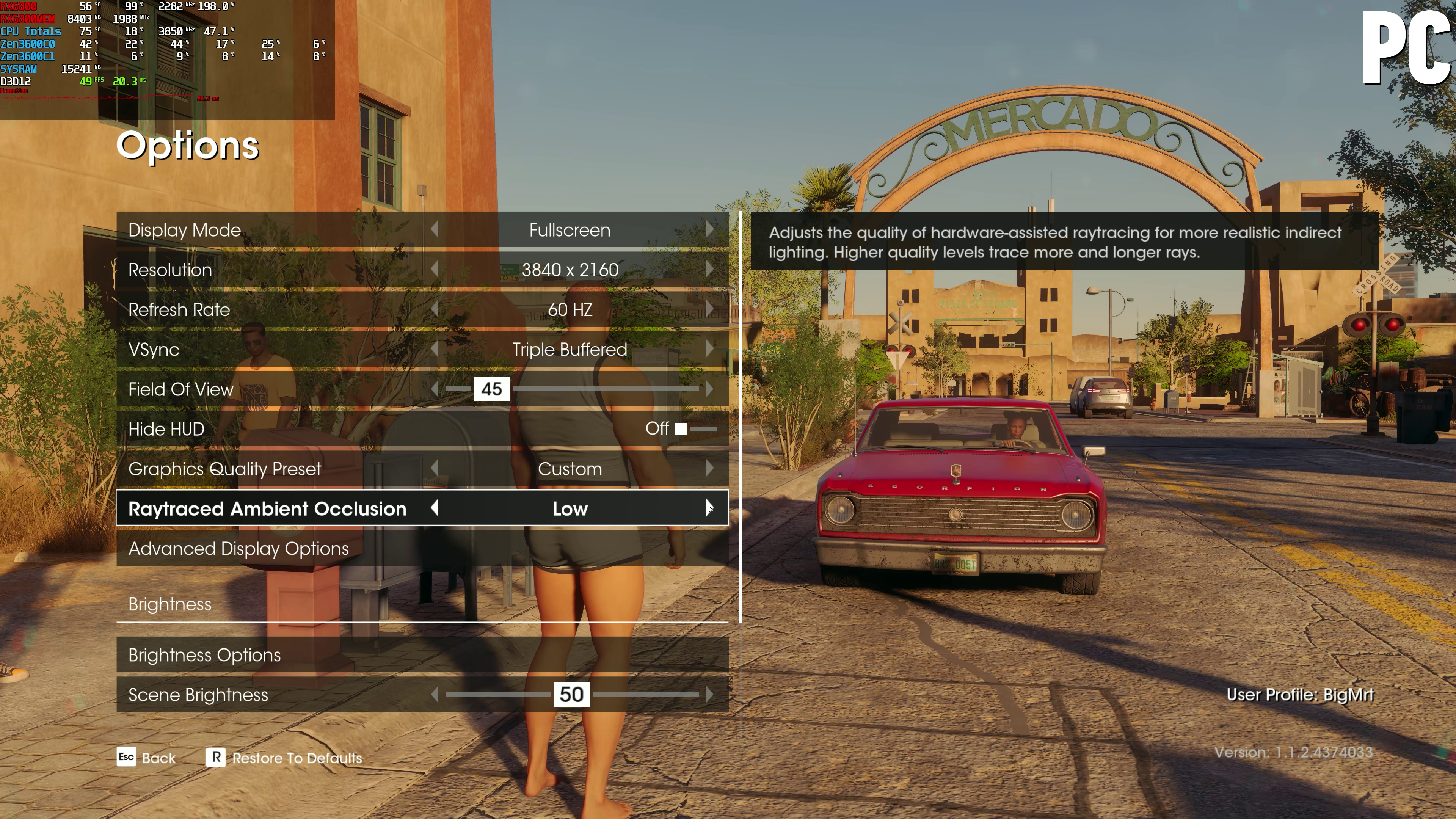Click the Scene Brightness slider handle
This screenshot has height=819, width=1456.
tap(571, 694)
